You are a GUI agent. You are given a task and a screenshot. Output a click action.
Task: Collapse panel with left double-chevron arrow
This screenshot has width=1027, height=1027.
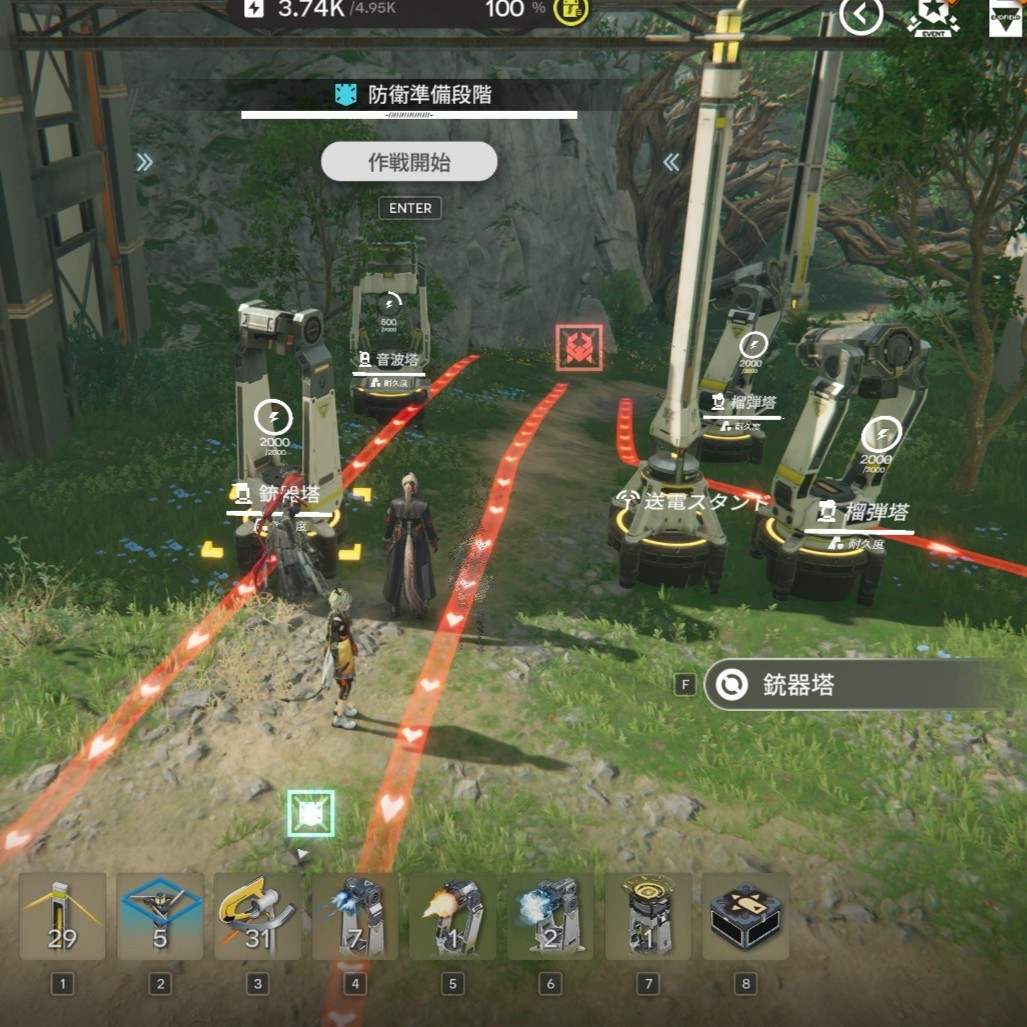tap(672, 162)
